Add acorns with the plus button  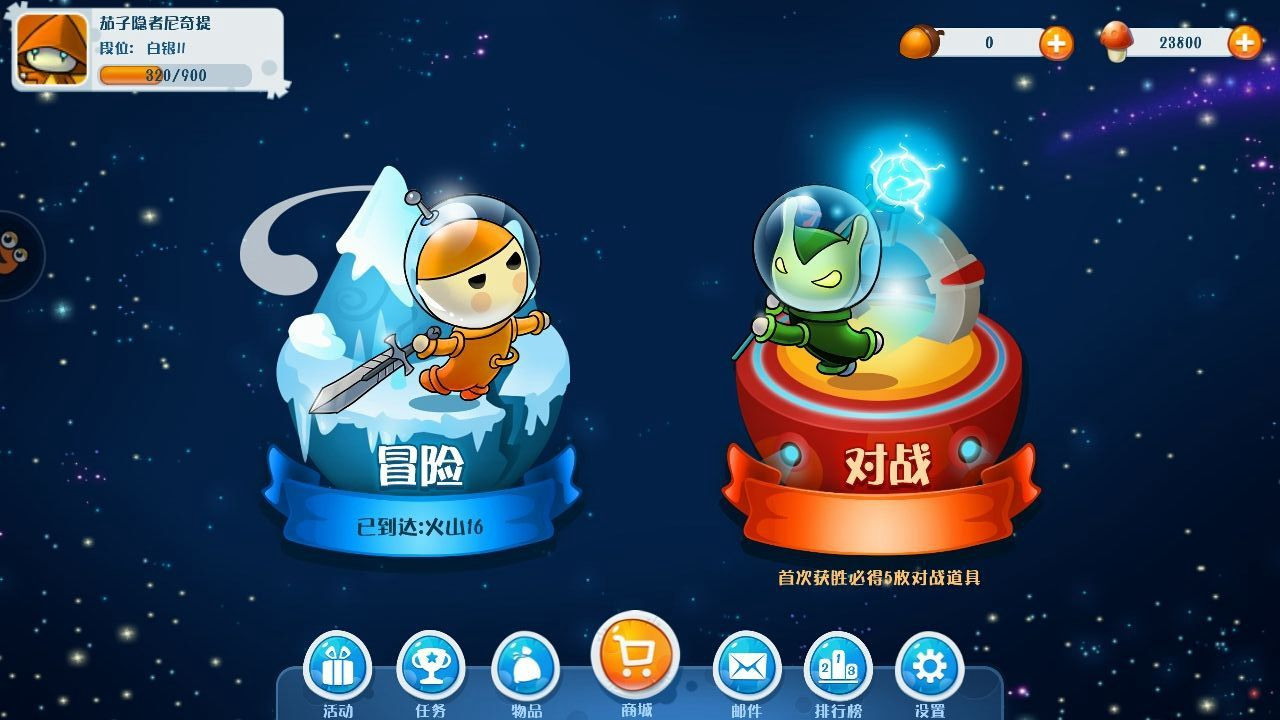(1056, 43)
